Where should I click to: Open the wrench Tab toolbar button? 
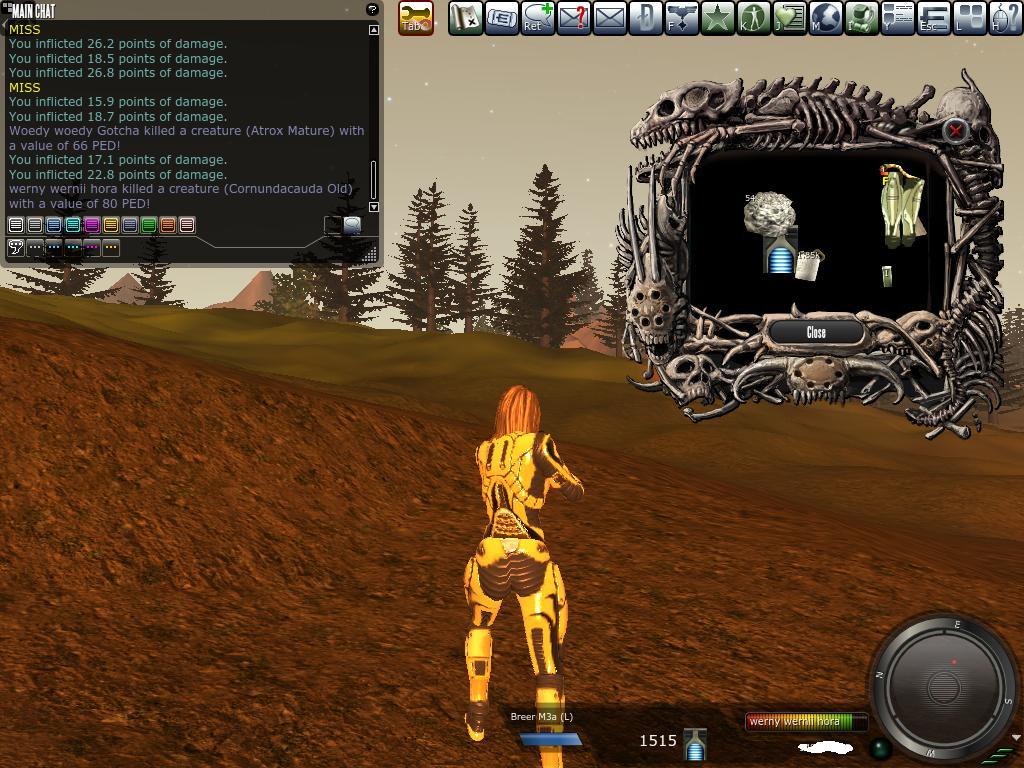pos(415,17)
